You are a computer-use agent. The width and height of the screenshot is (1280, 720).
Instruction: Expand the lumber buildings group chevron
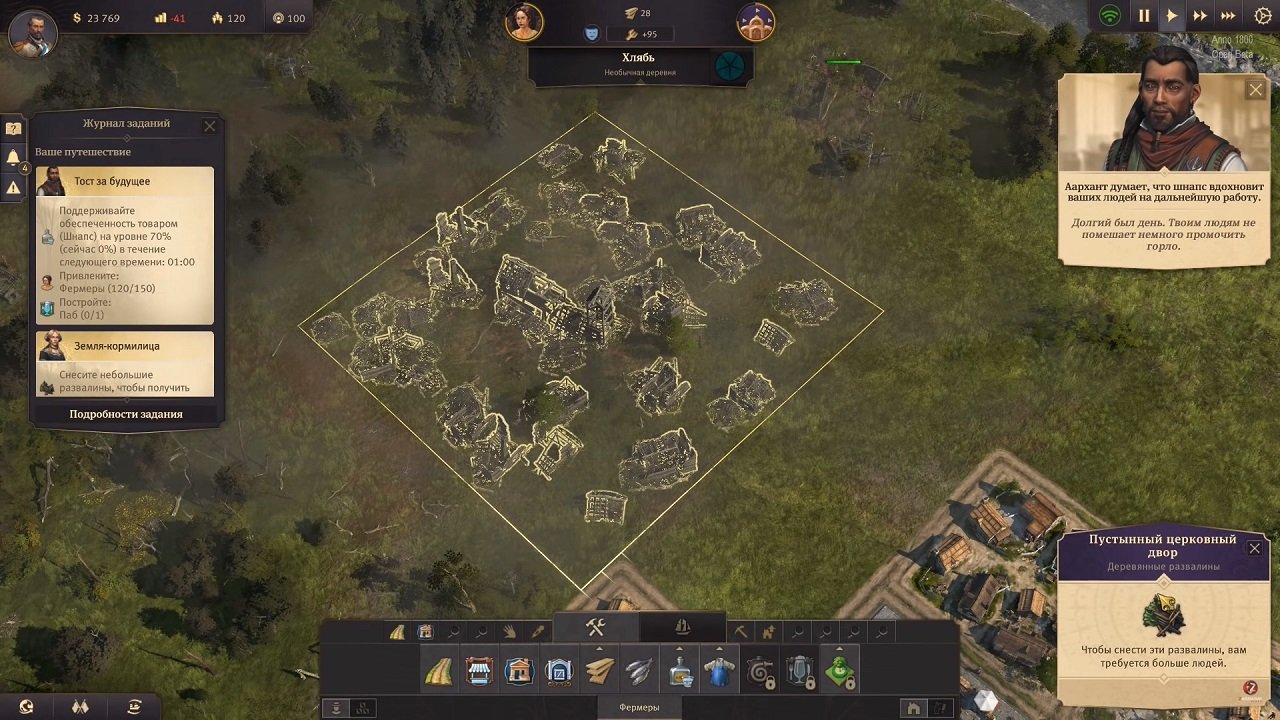tap(598, 648)
